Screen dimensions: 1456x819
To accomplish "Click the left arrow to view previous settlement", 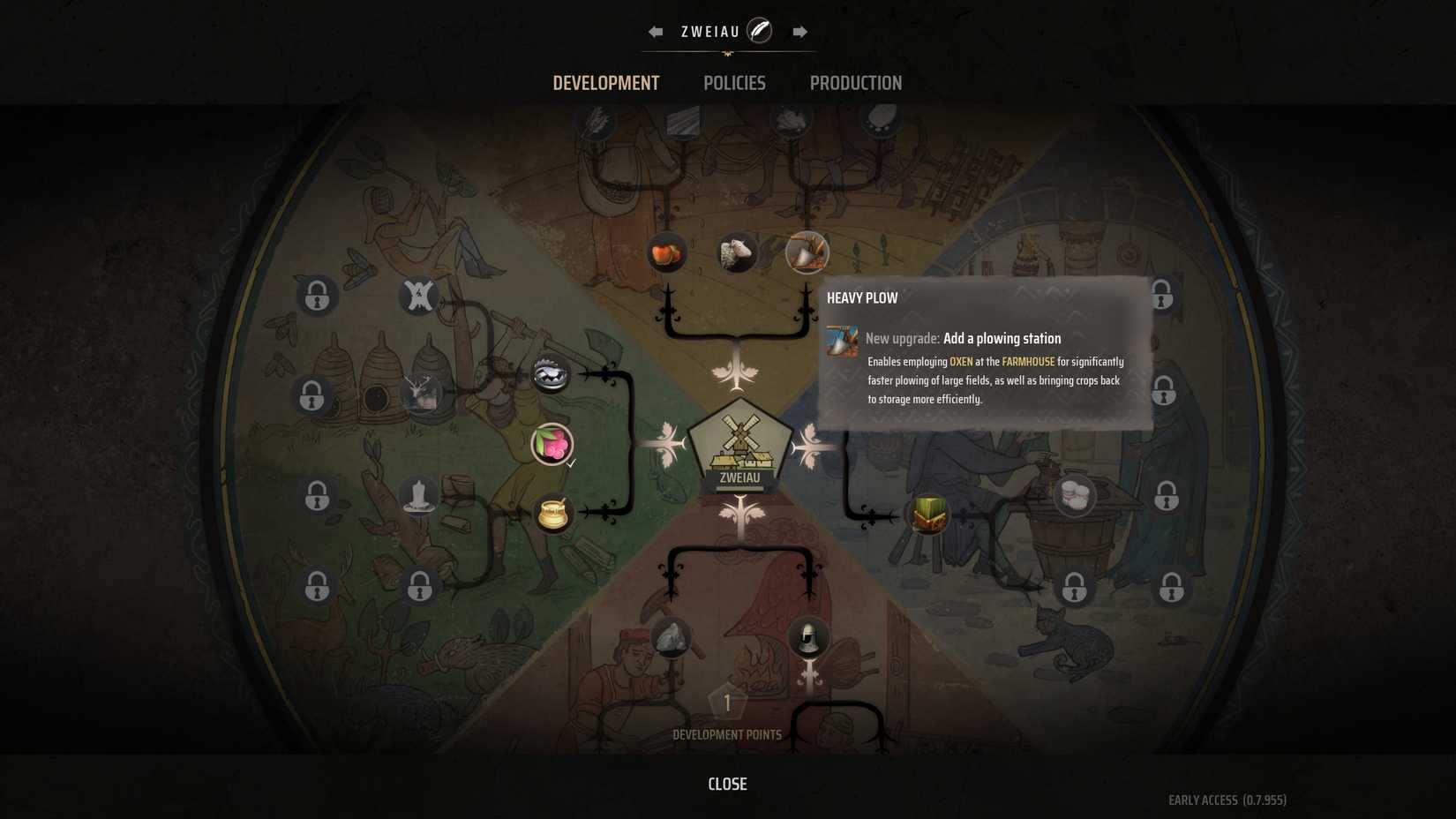I will (655, 31).
